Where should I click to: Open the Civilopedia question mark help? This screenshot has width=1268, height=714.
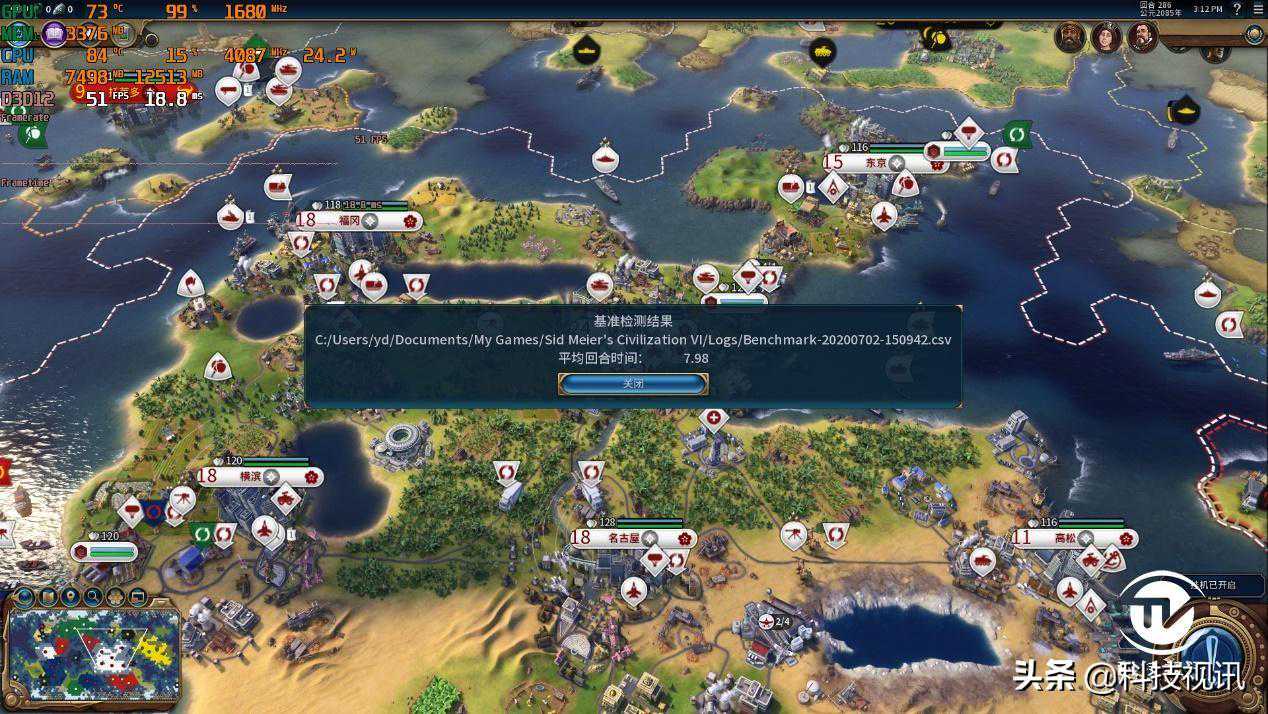pos(1237,9)
